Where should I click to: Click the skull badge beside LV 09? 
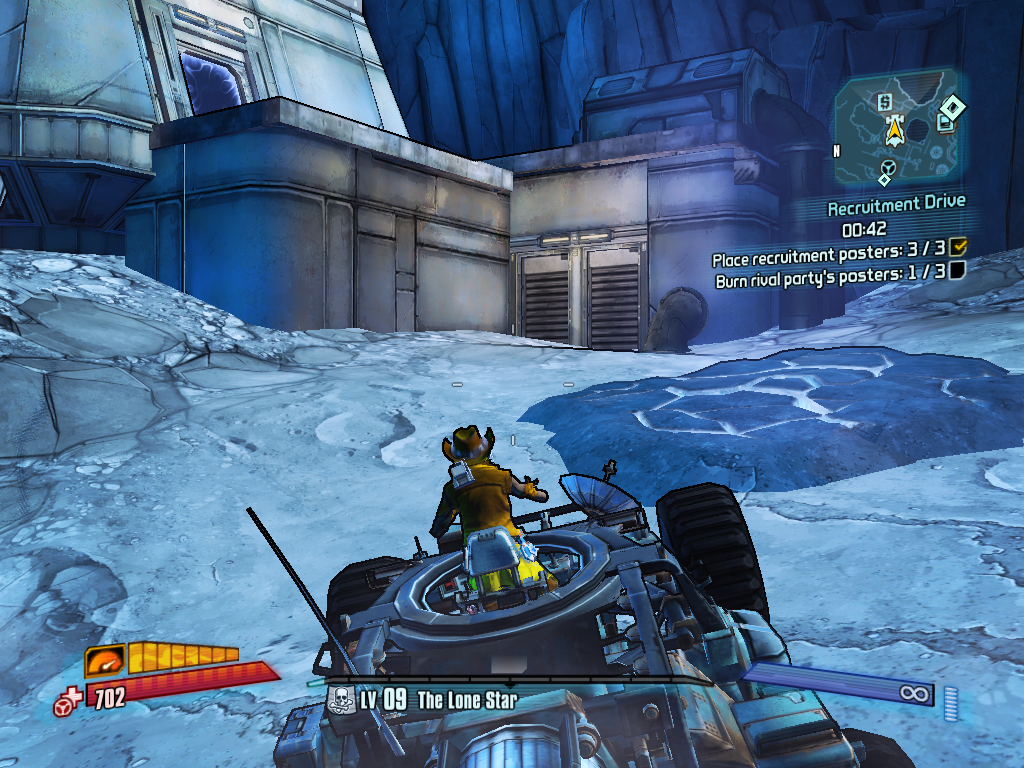tap(340, 700)
